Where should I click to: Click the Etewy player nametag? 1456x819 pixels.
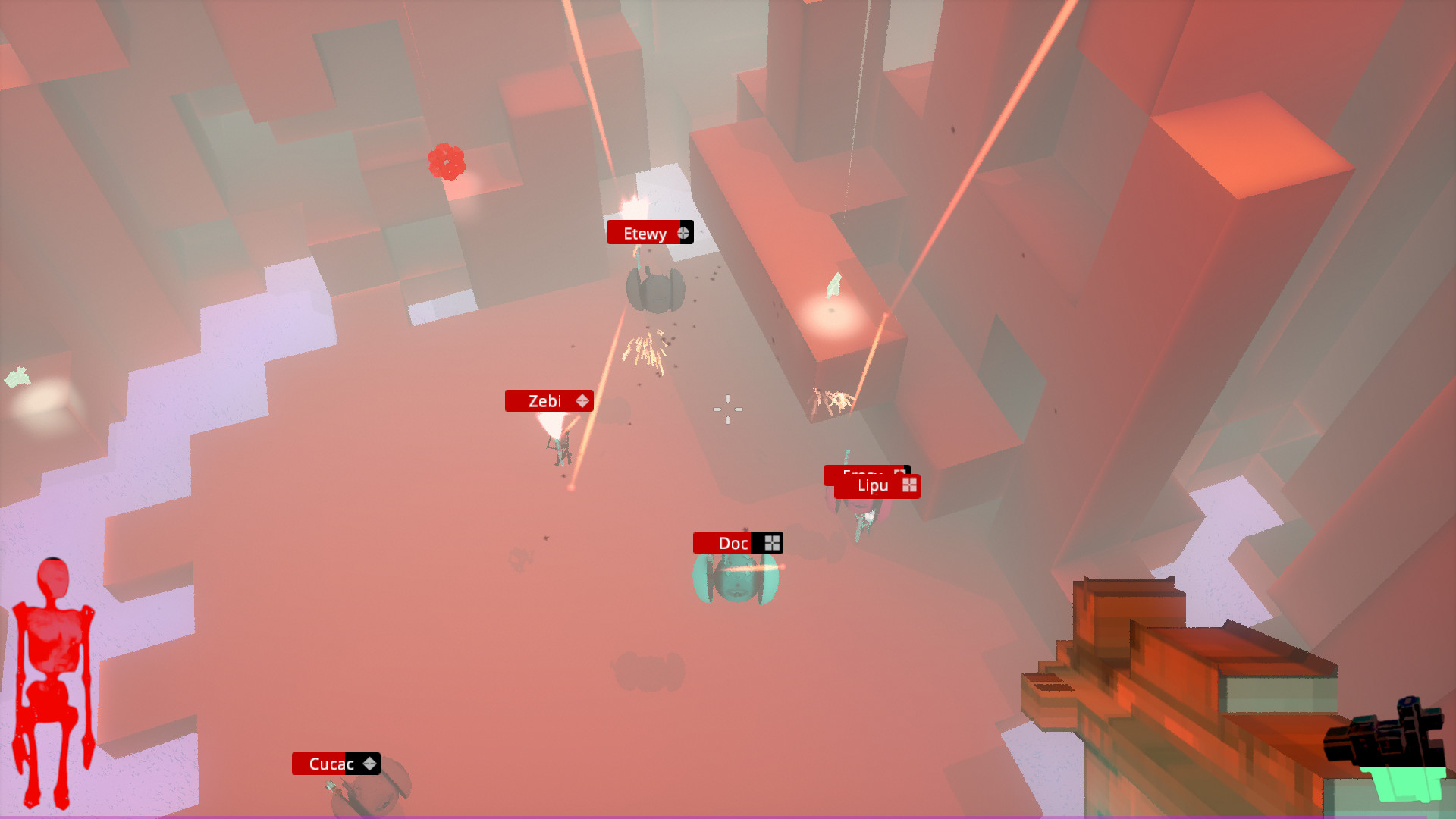pos(646,233)
